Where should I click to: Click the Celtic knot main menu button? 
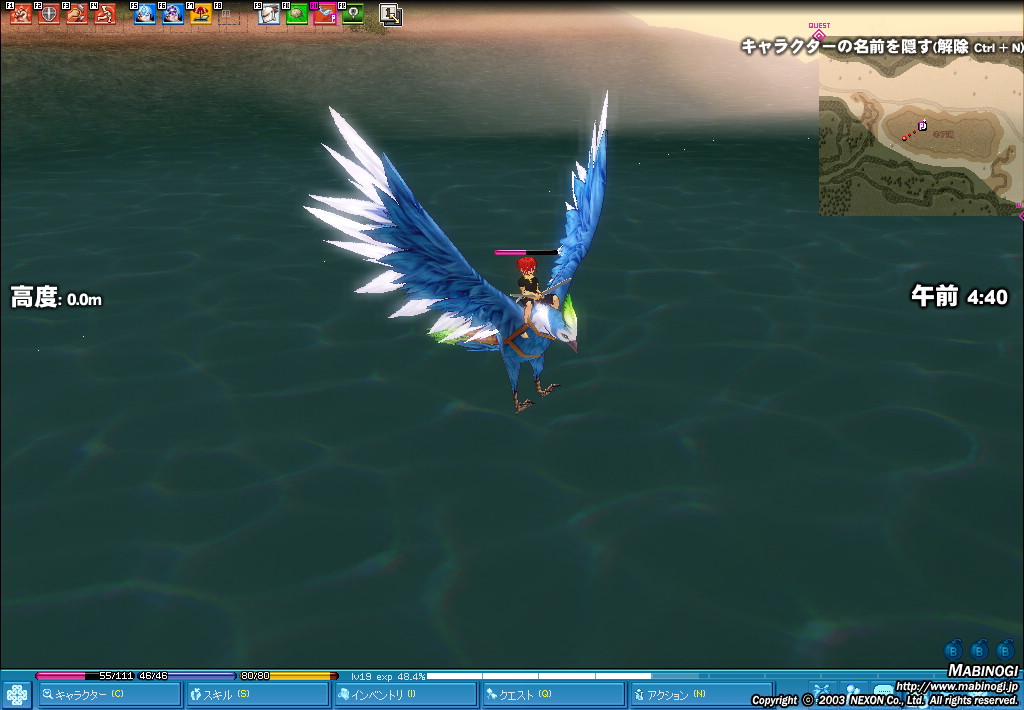click(x=17, y=694)
